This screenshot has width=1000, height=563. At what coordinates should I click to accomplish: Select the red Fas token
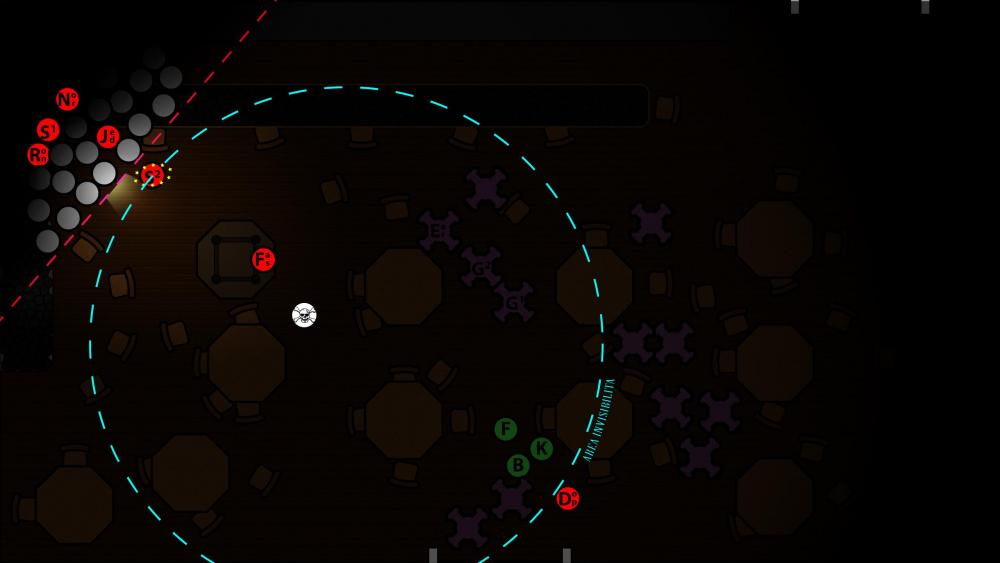[x=263, y=260]
